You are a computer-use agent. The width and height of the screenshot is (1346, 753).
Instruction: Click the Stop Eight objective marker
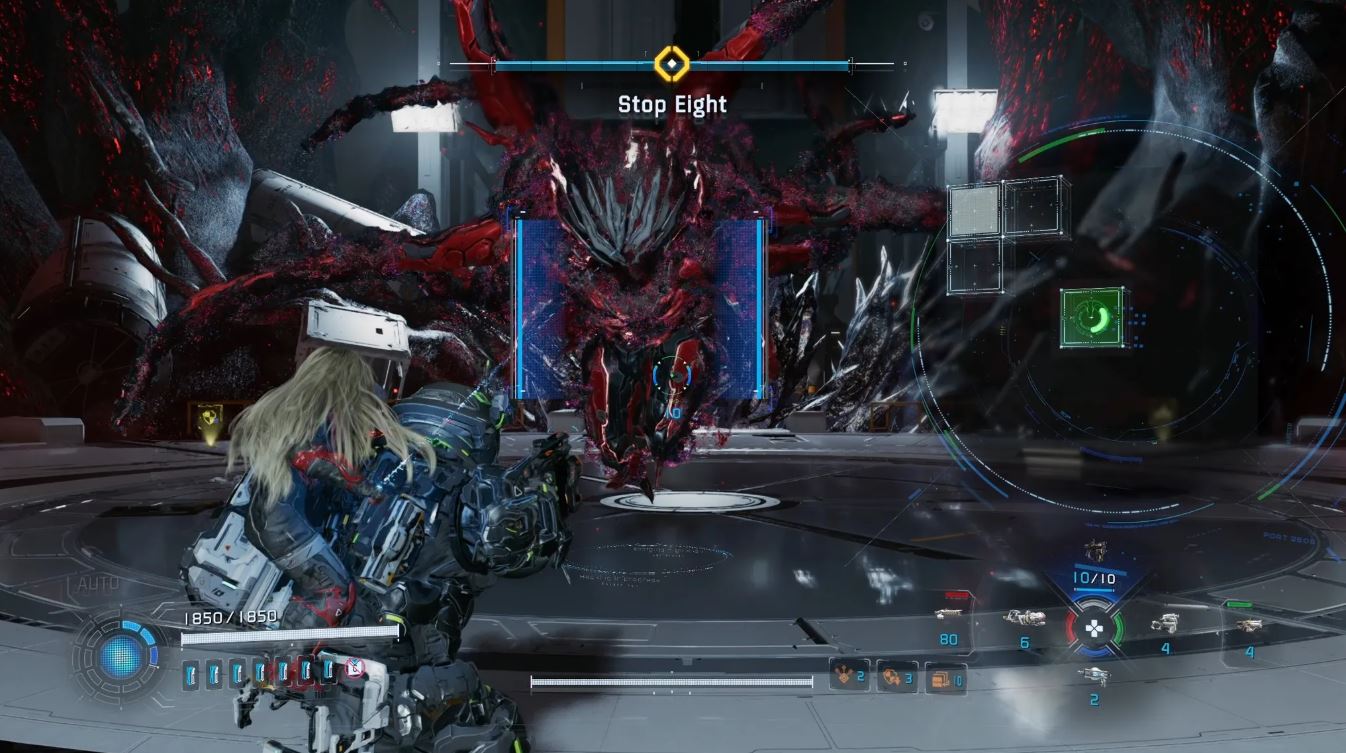[672, 66]
